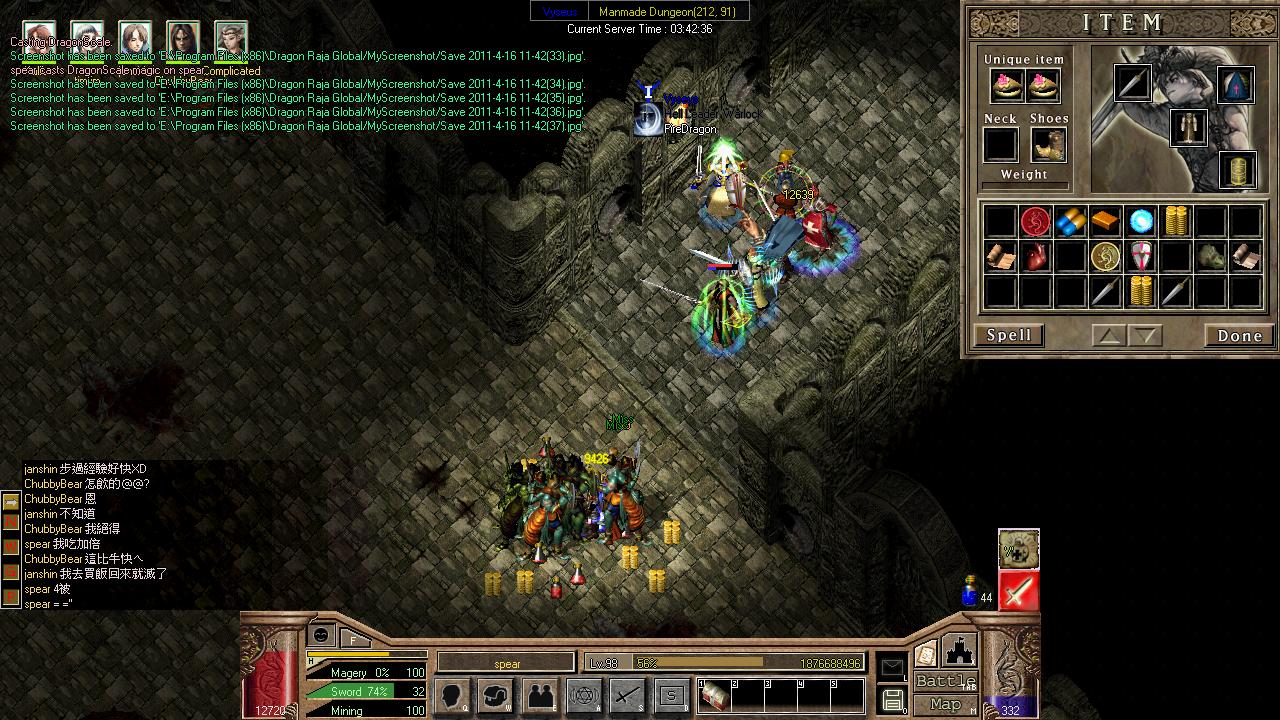The height and width of the screenshot is (720, 1280).
Task: Select the orange gold bar item
Action: point(1105,221)
